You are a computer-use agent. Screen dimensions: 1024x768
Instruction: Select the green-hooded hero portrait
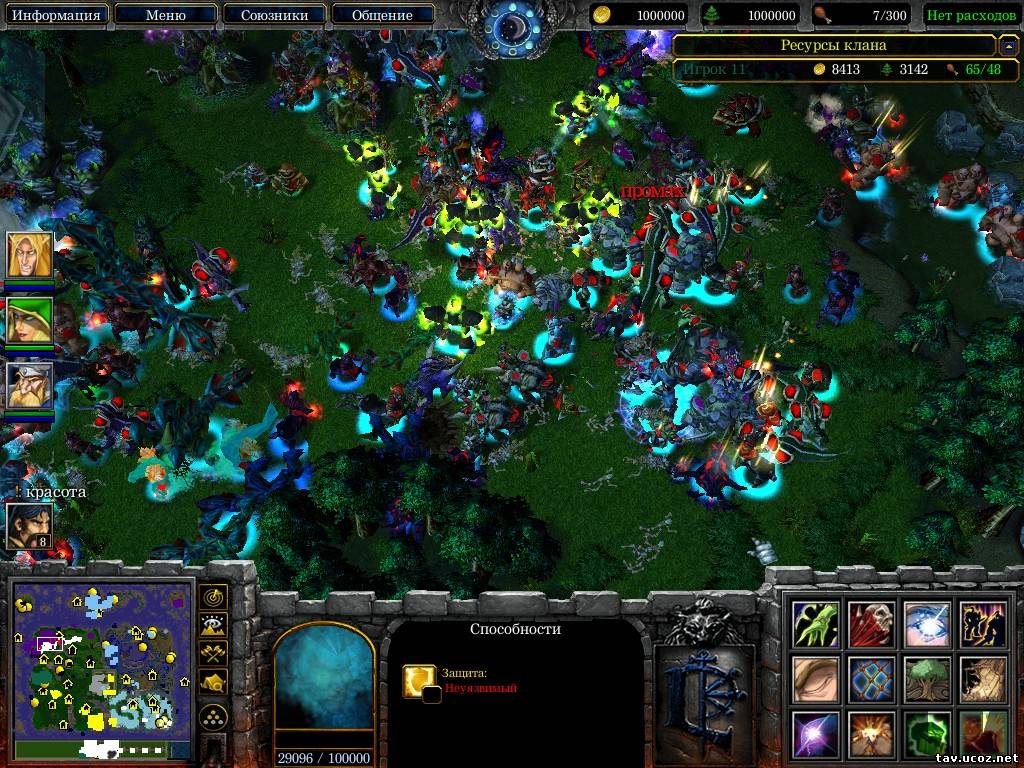pyautogui.click(x=29, y=320)
